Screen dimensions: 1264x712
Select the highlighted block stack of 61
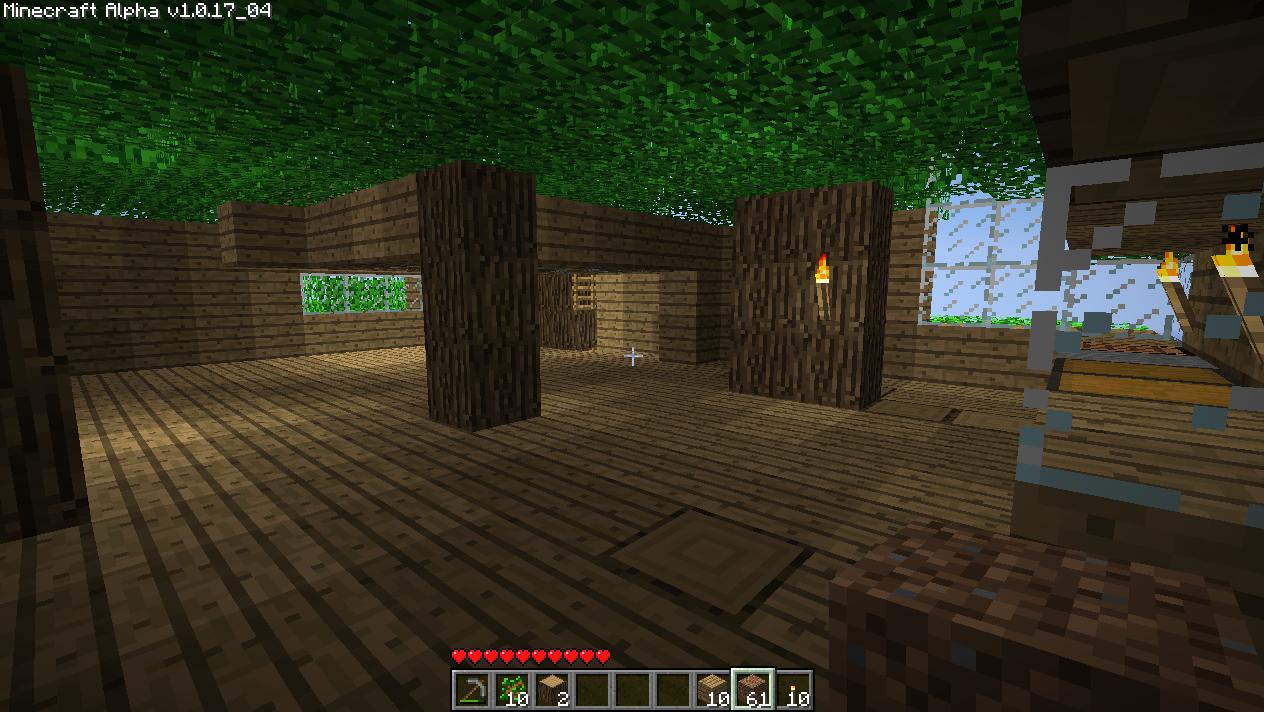752,689
